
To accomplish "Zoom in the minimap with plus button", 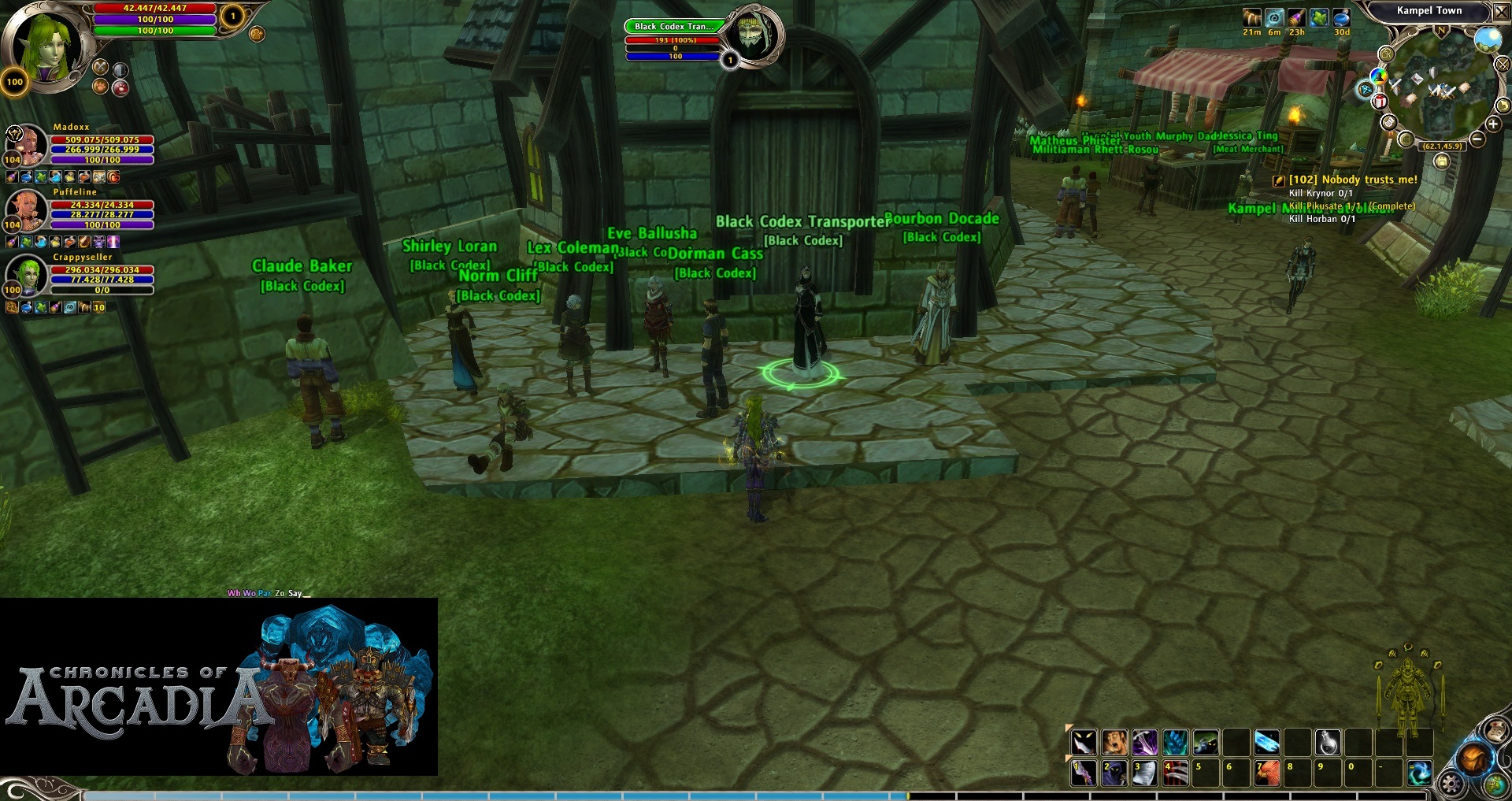I will pos(1493,124).
